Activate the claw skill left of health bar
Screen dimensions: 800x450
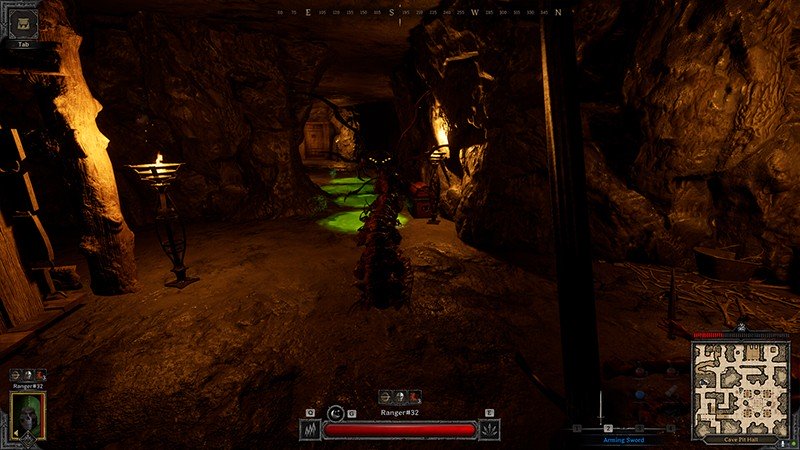pos(310,429)
